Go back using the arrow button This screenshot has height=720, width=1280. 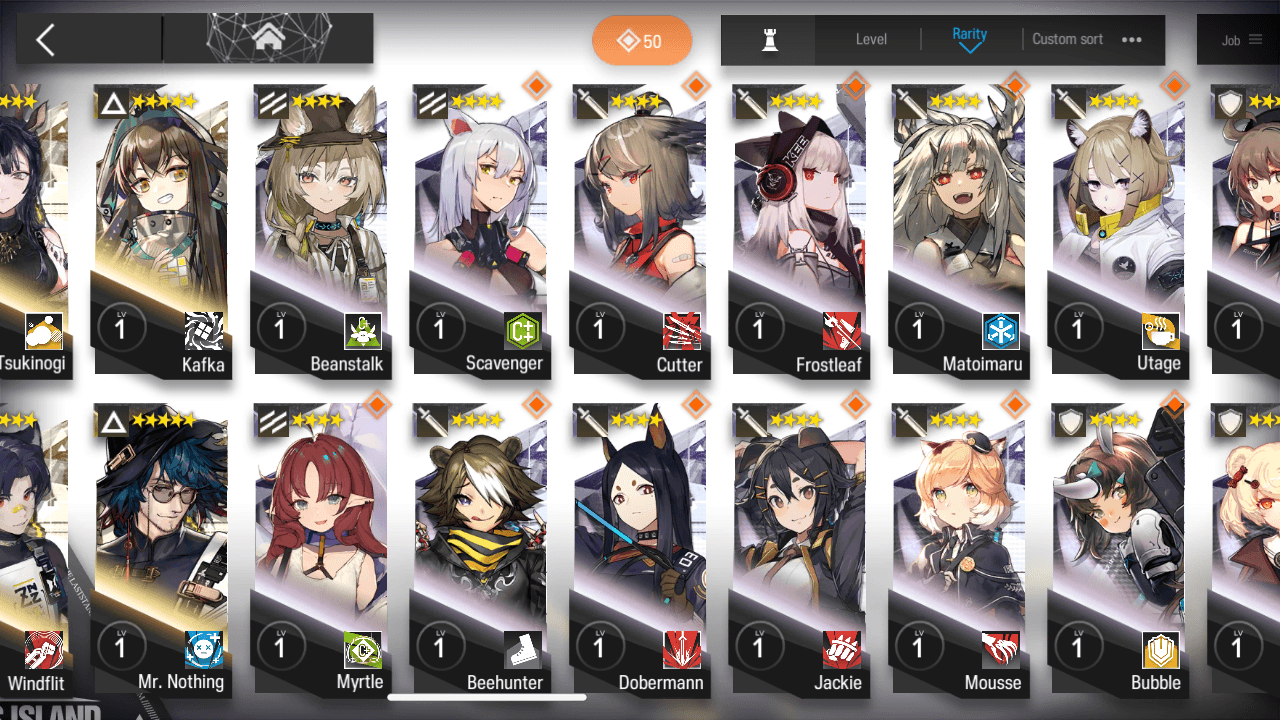tap(45, 40)
